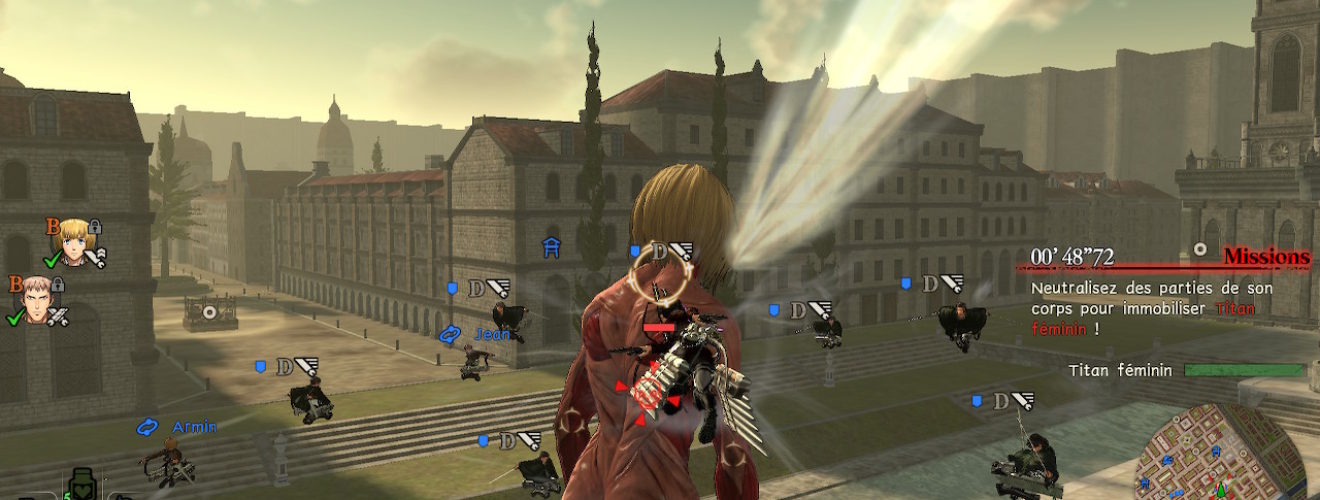Image resolution: width=1320 pixels, height=500 pixels.
Task: Select Jean's squad member portrait
Action: tap(36, 298)
